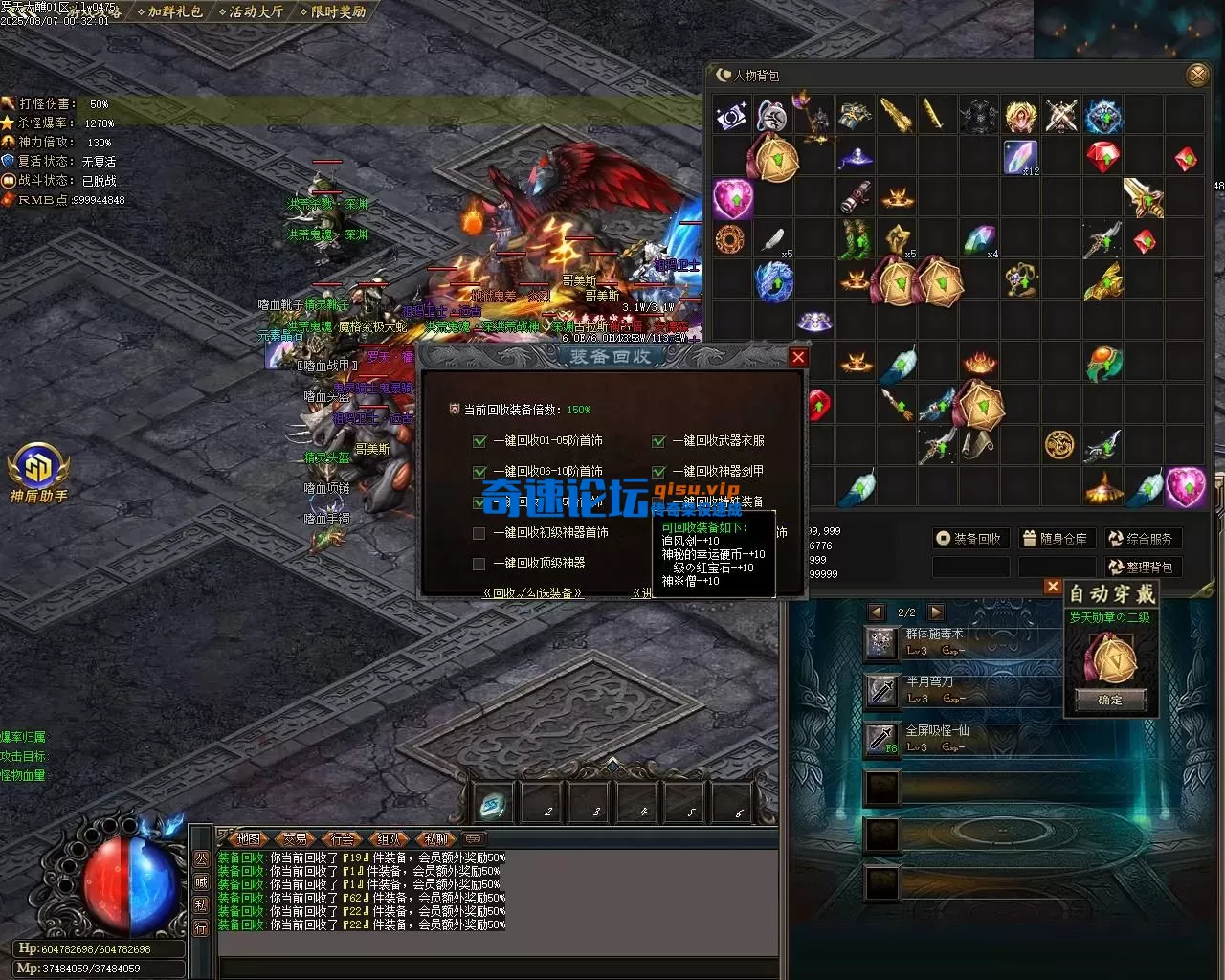Select the 半月弯刀 skill icon
The height and width of the screenshot is (980, 1225).
880,689
